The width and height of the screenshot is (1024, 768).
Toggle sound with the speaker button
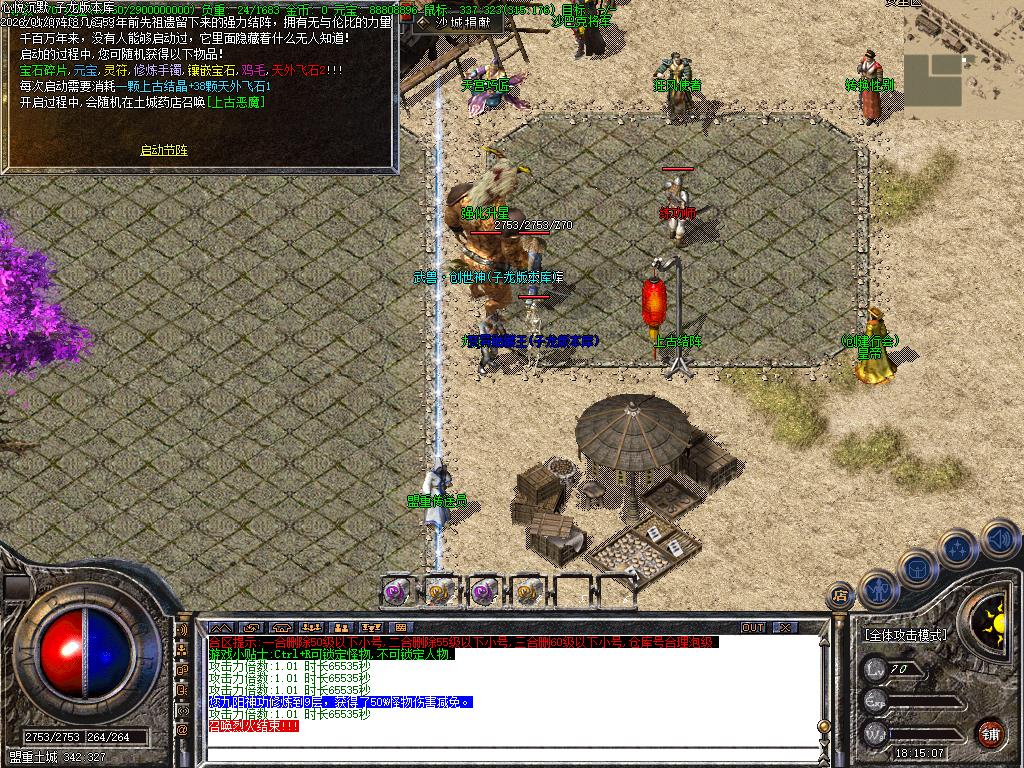pos(998,540)
